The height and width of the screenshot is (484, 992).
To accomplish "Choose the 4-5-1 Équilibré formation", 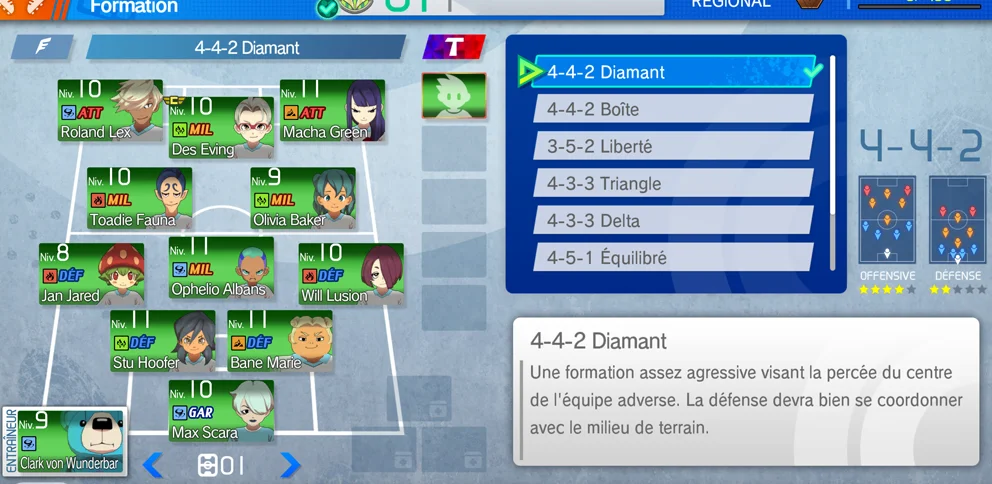I will click(672, 258).
